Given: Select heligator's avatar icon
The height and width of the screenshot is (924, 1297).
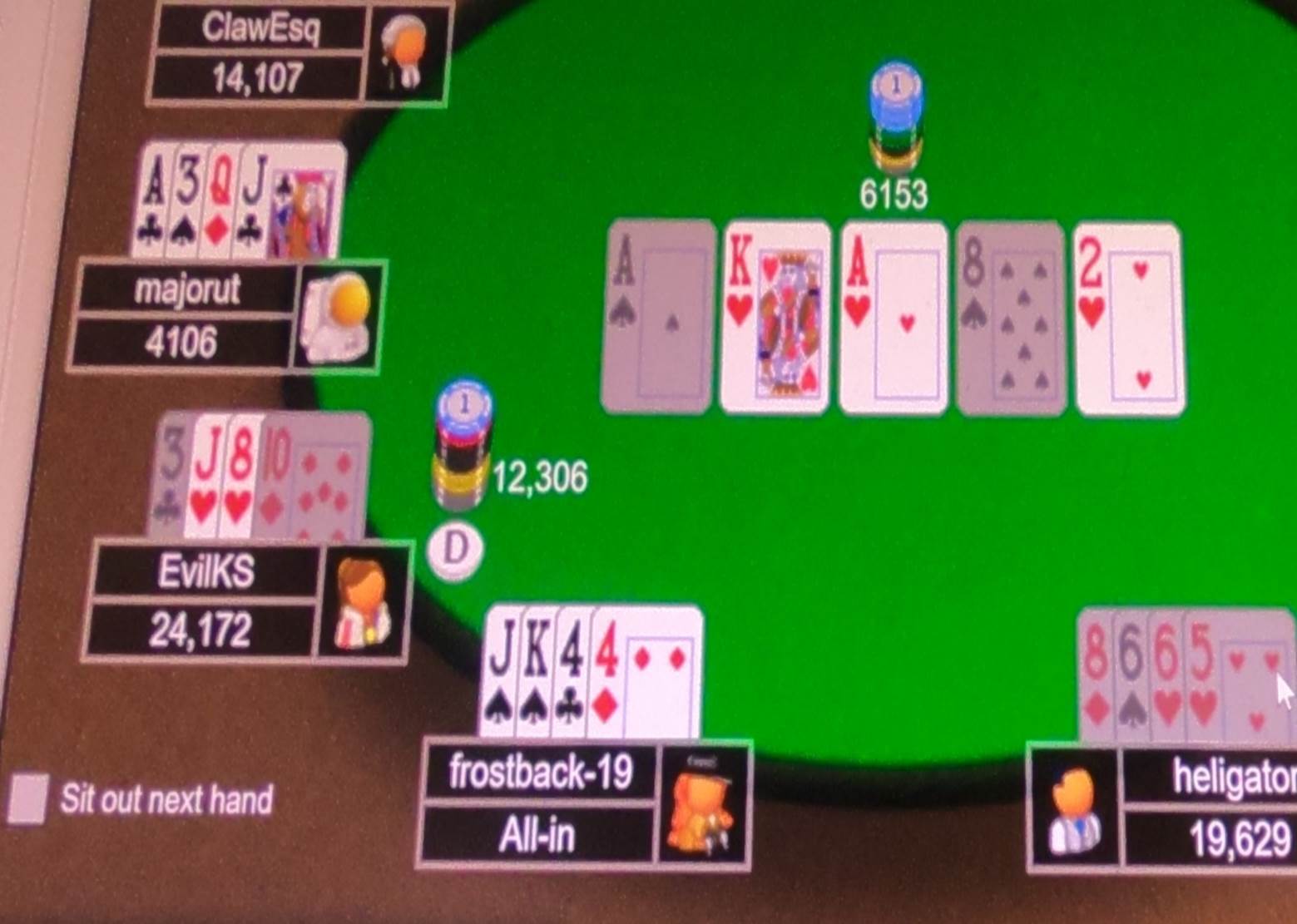Looking at the screenshot, I should pyautogui.click(x=1073, y=811).
